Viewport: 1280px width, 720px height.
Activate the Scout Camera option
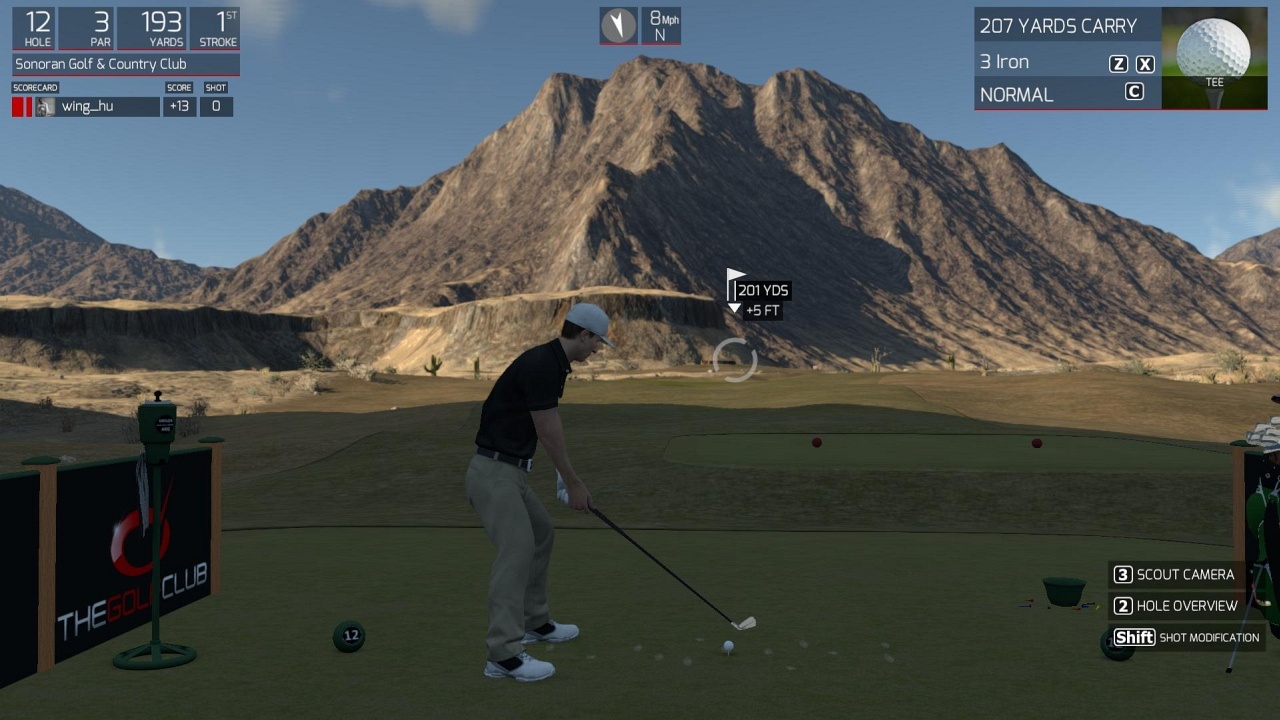(x=1174, y=574)
